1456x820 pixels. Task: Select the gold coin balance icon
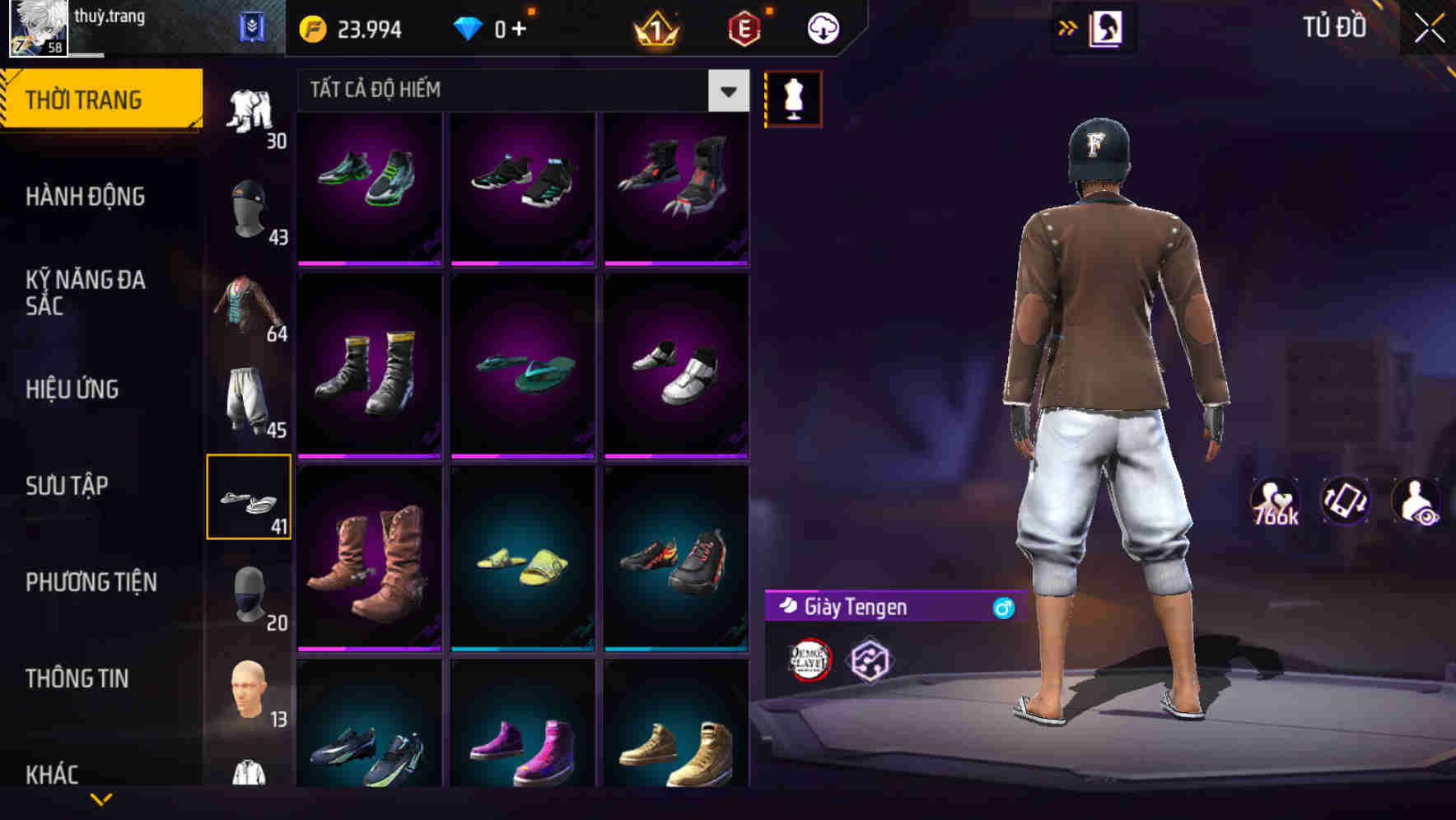click(x=311, y=27)
